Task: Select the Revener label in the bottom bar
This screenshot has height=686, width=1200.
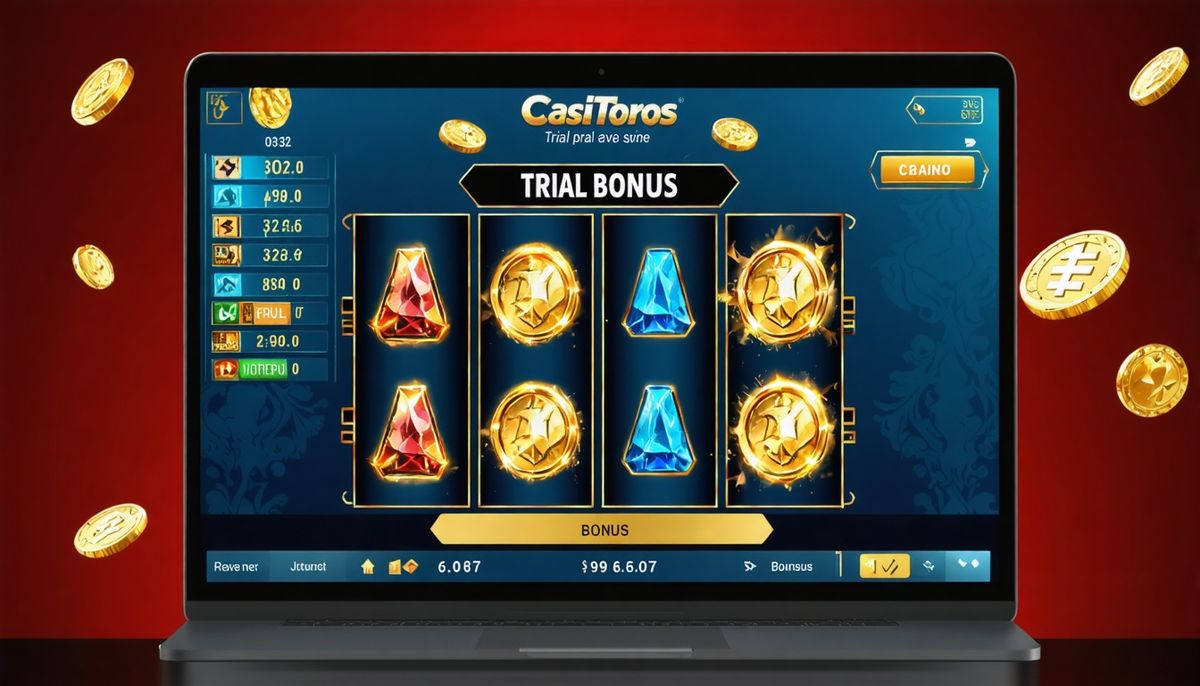Action: [236, 567]
